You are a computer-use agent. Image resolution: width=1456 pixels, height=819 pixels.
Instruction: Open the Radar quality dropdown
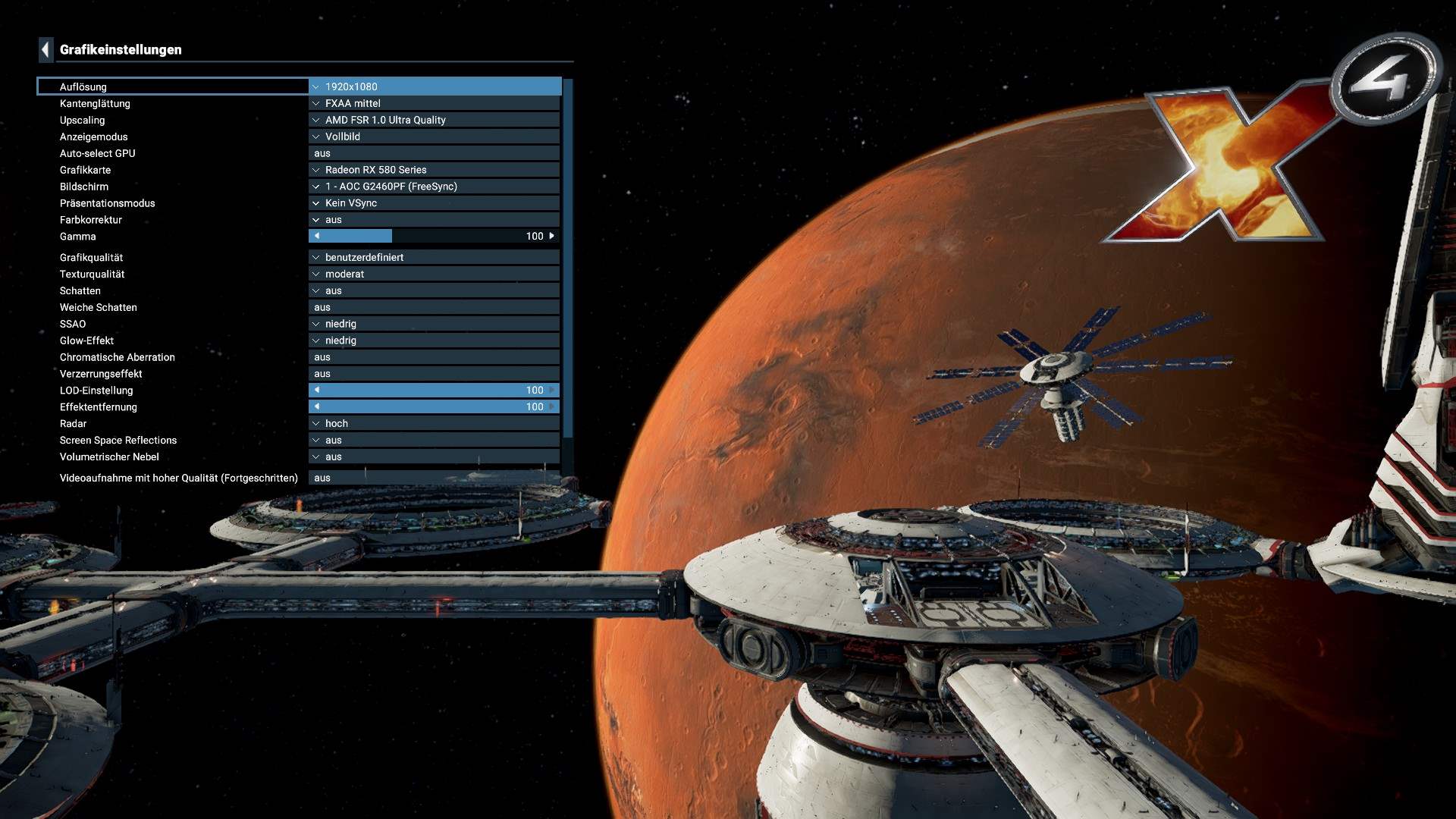tap(434, 424)
